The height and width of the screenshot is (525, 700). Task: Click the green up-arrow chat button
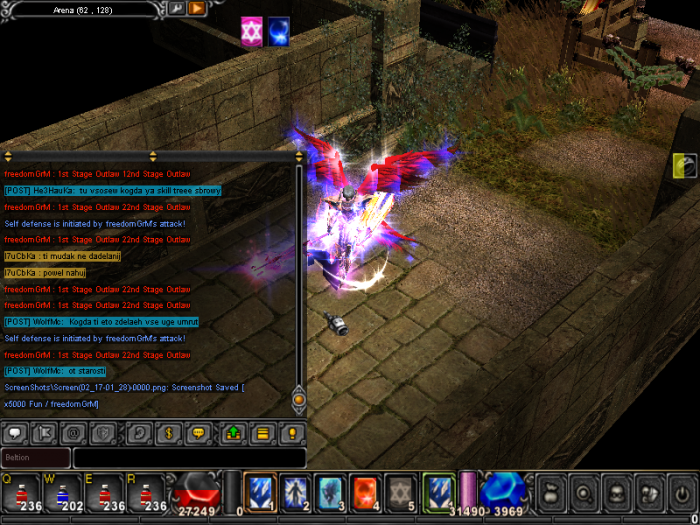pos(233,434)
